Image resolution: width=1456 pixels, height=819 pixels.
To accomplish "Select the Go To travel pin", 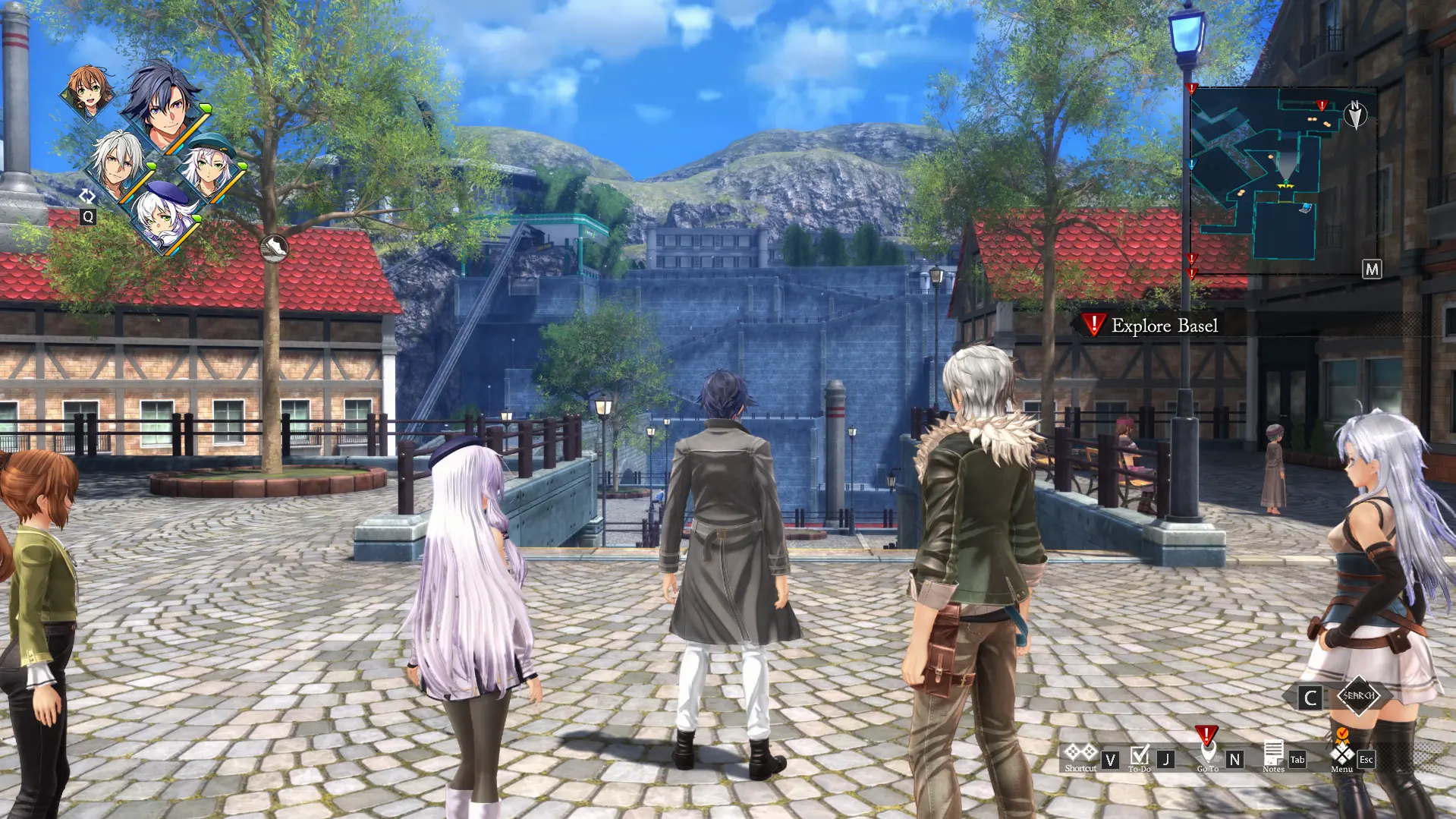I will [1207, 752].
